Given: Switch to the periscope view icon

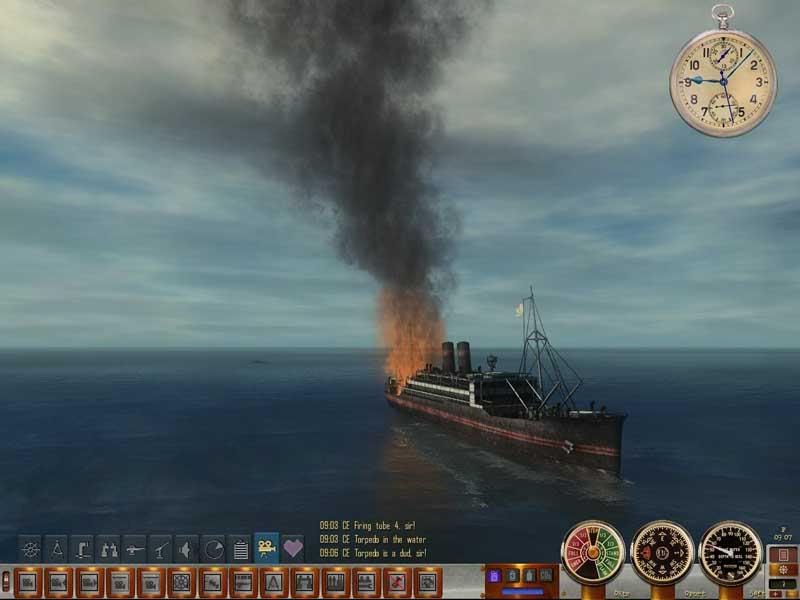Looking at the screenshot, I should [x=82, y=548].
